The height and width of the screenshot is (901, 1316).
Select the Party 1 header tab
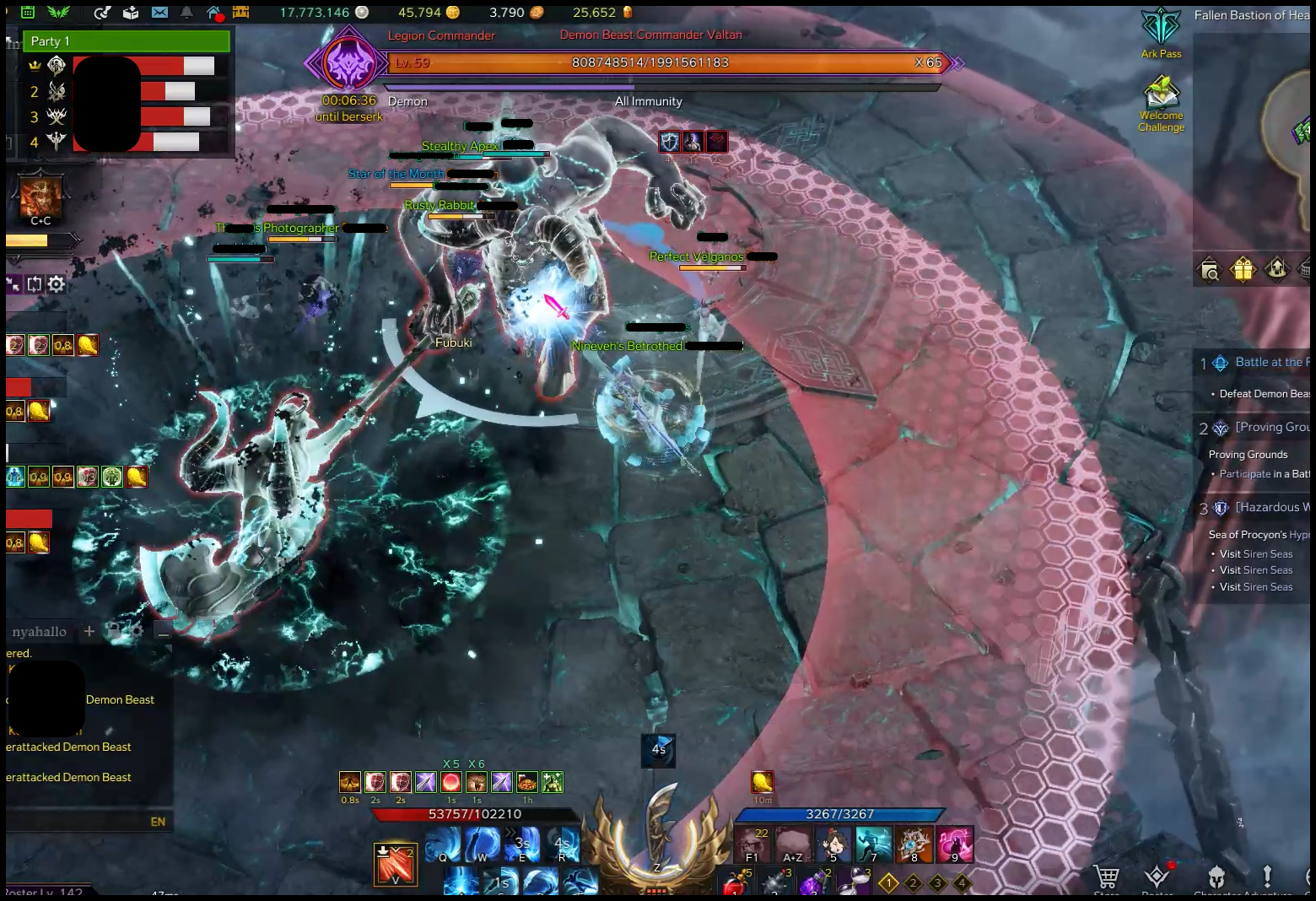(127, 41)
